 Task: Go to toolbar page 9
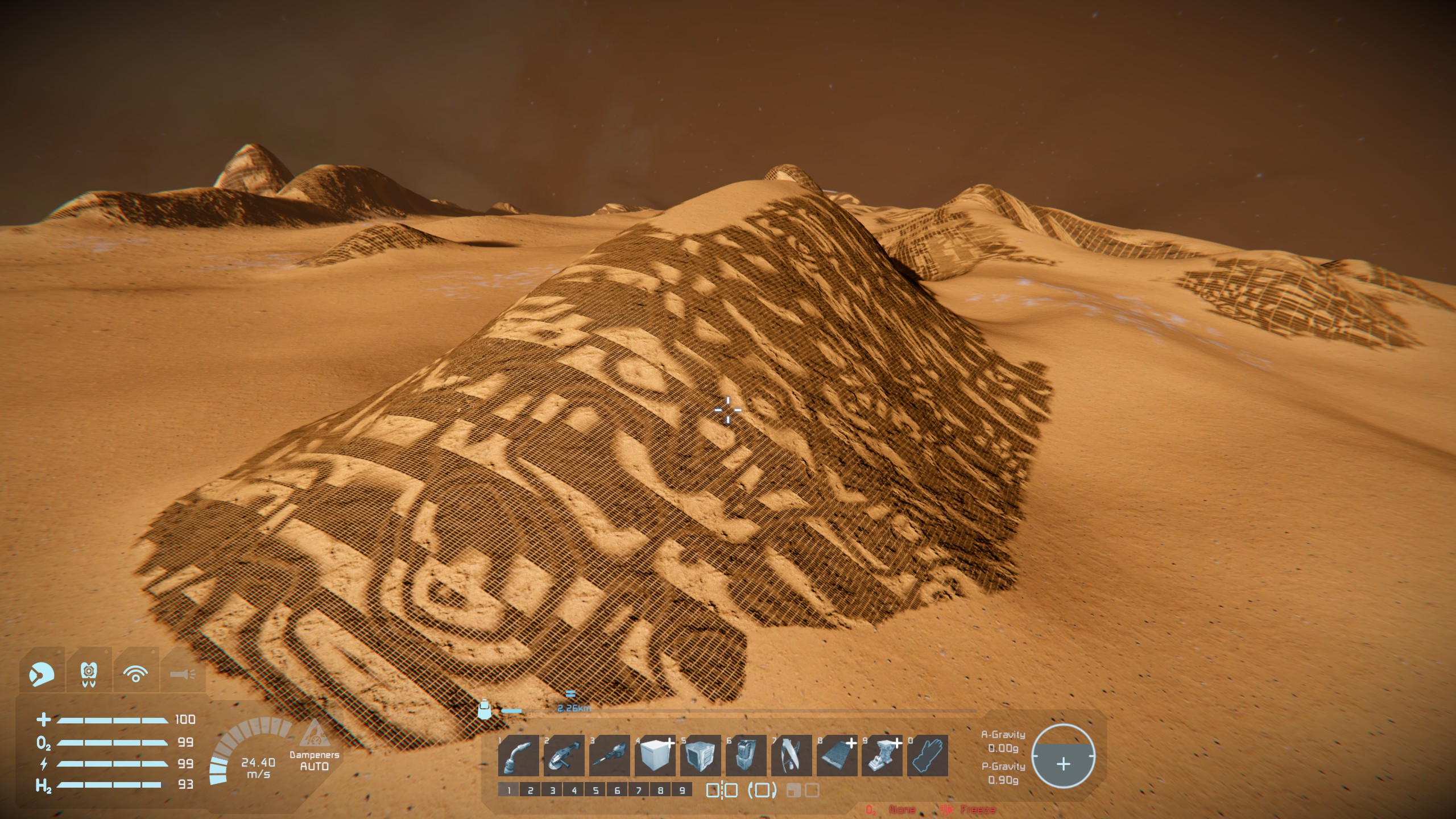point(682,790)
